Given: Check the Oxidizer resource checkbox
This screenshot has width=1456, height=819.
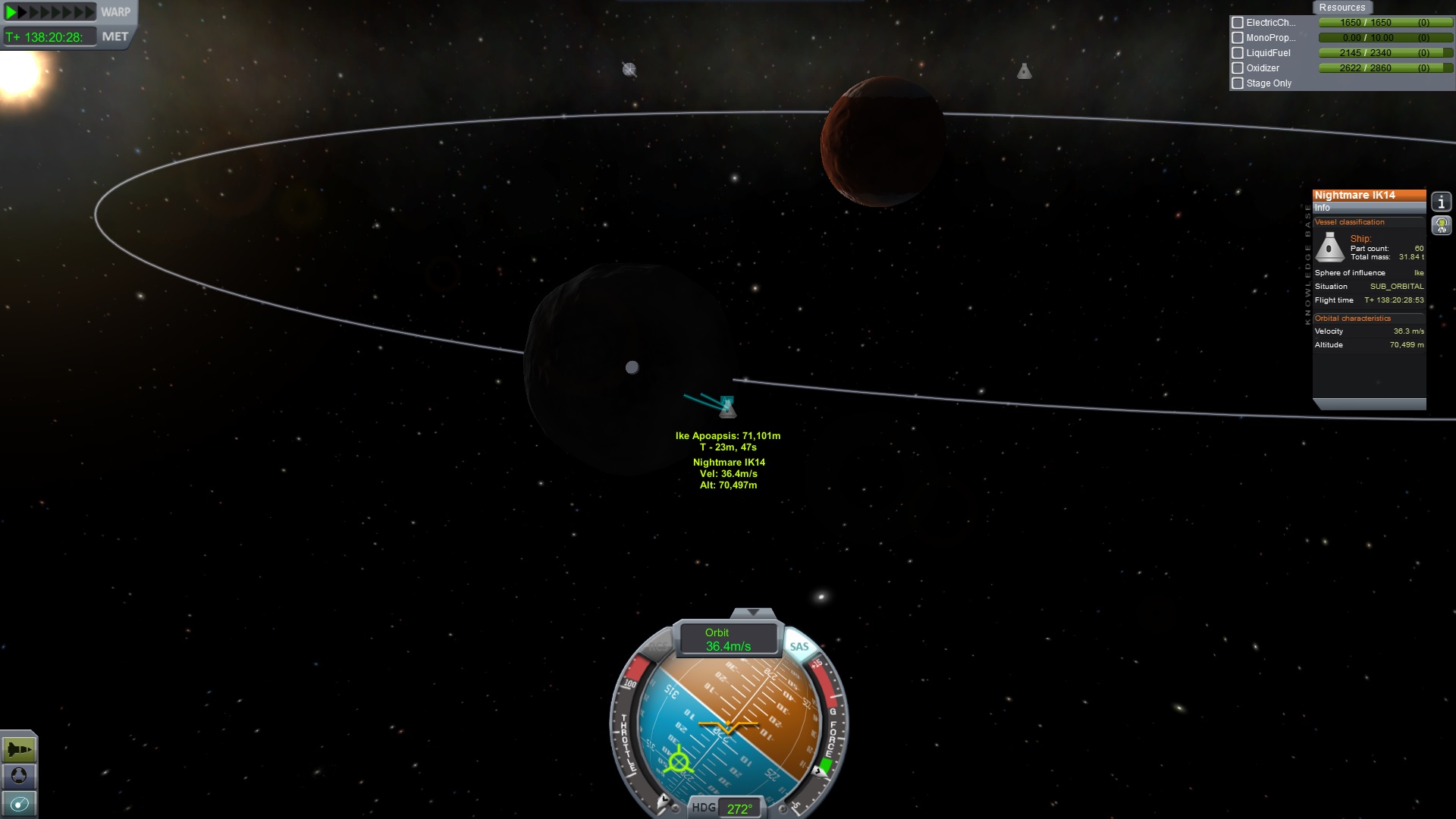Looking at the screenshot, I should (1238, 68).
